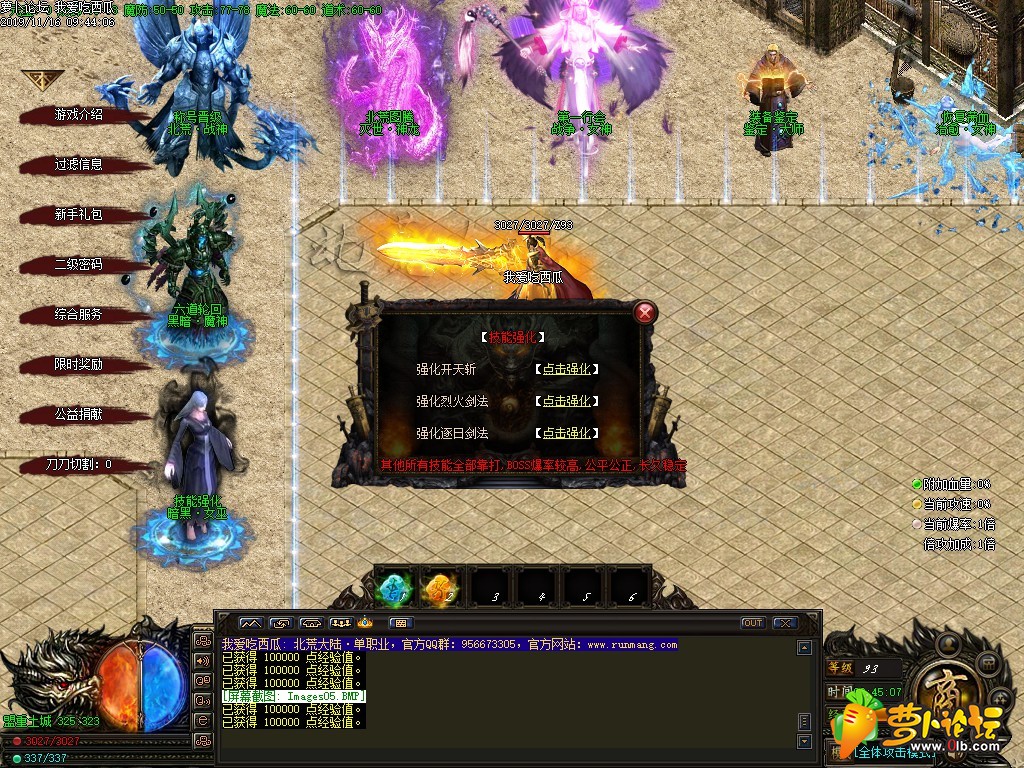This screenshot has width=1024, height=768.
Task: Open the 二级密码 secondary password menu
Action: (x=78, y=265)
